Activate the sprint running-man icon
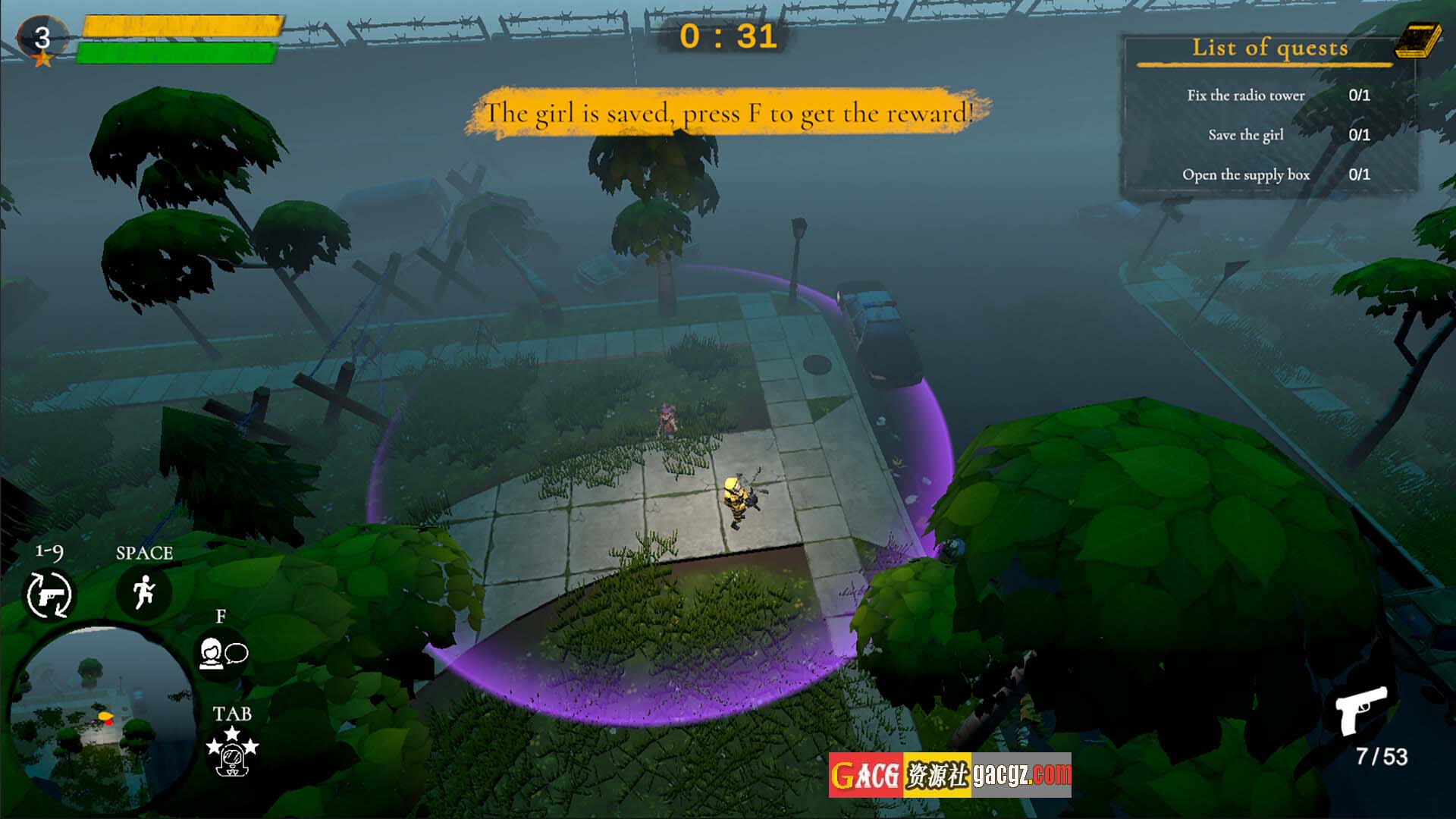 tap(143, 591)
